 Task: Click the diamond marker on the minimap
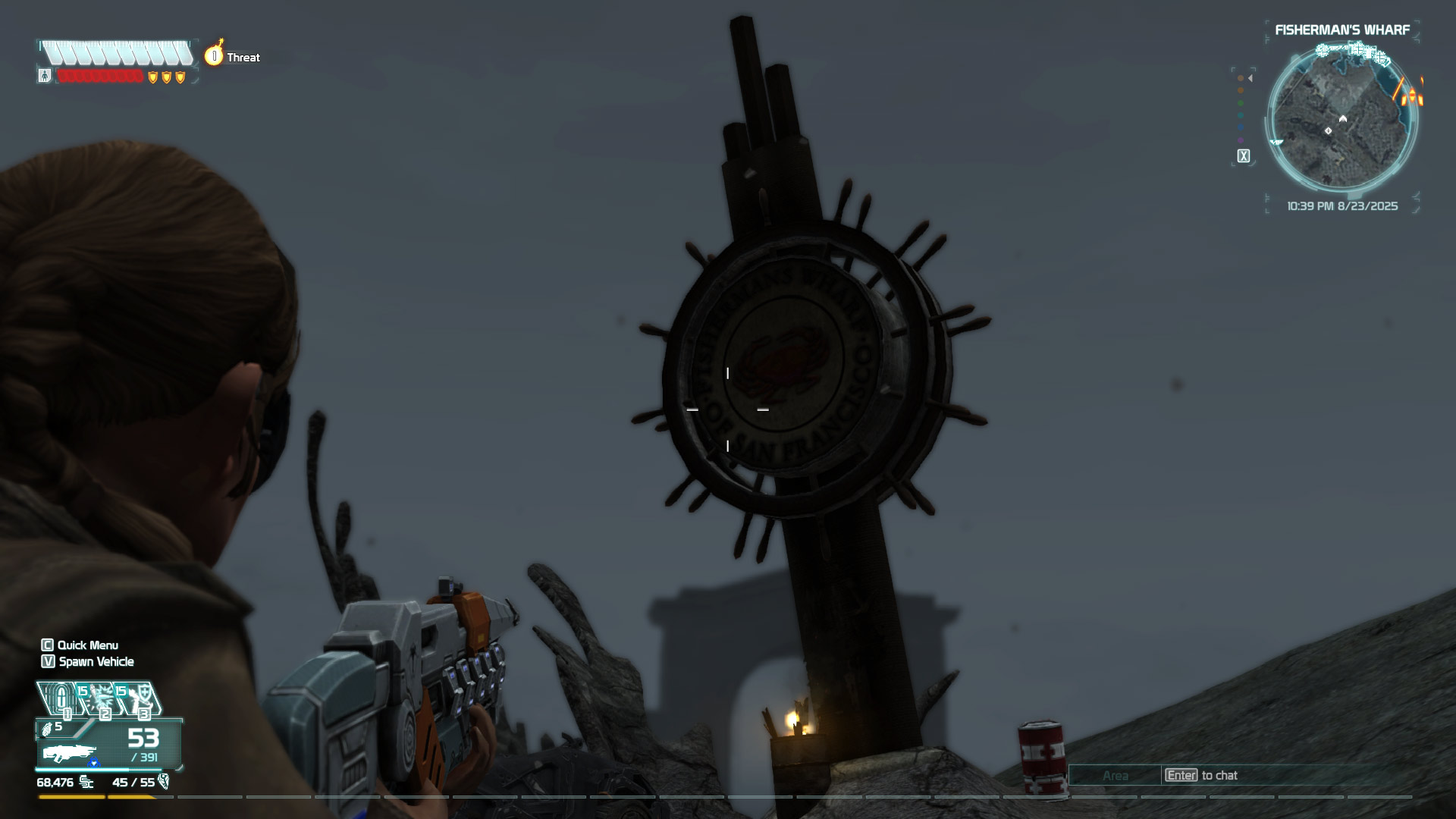[x=1328, y=131]
